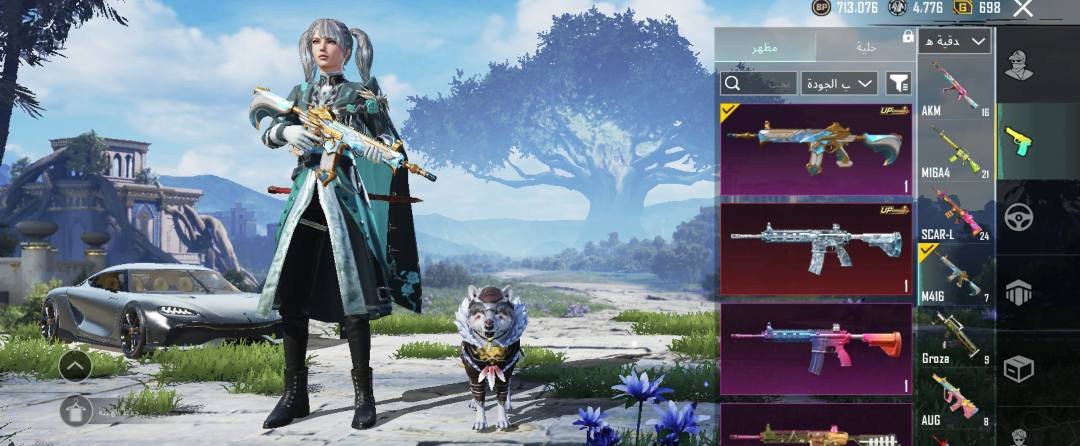Tap the clothes hanger wardrobe button
The image size is (1080, 446).
75,410
